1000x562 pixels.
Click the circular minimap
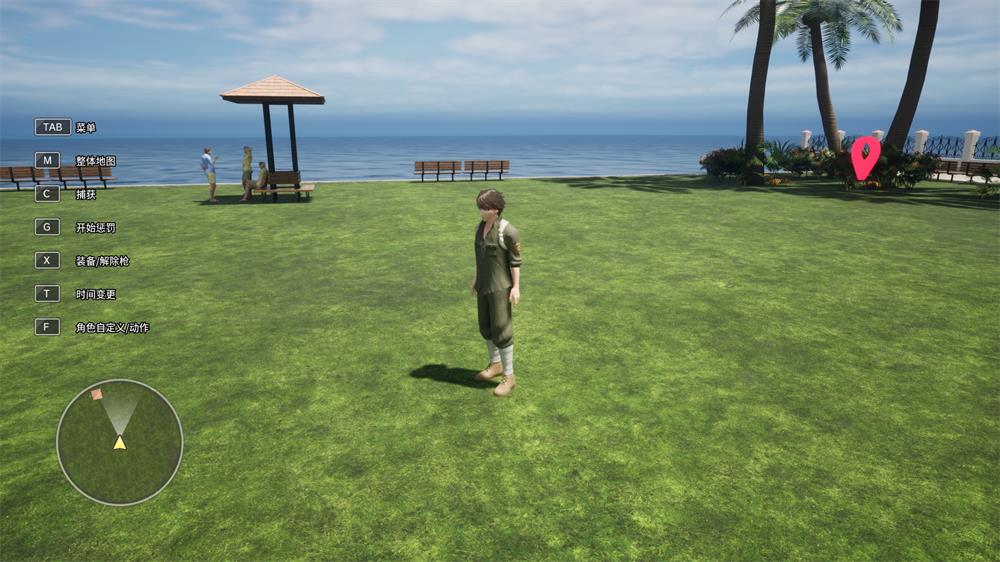119,442
